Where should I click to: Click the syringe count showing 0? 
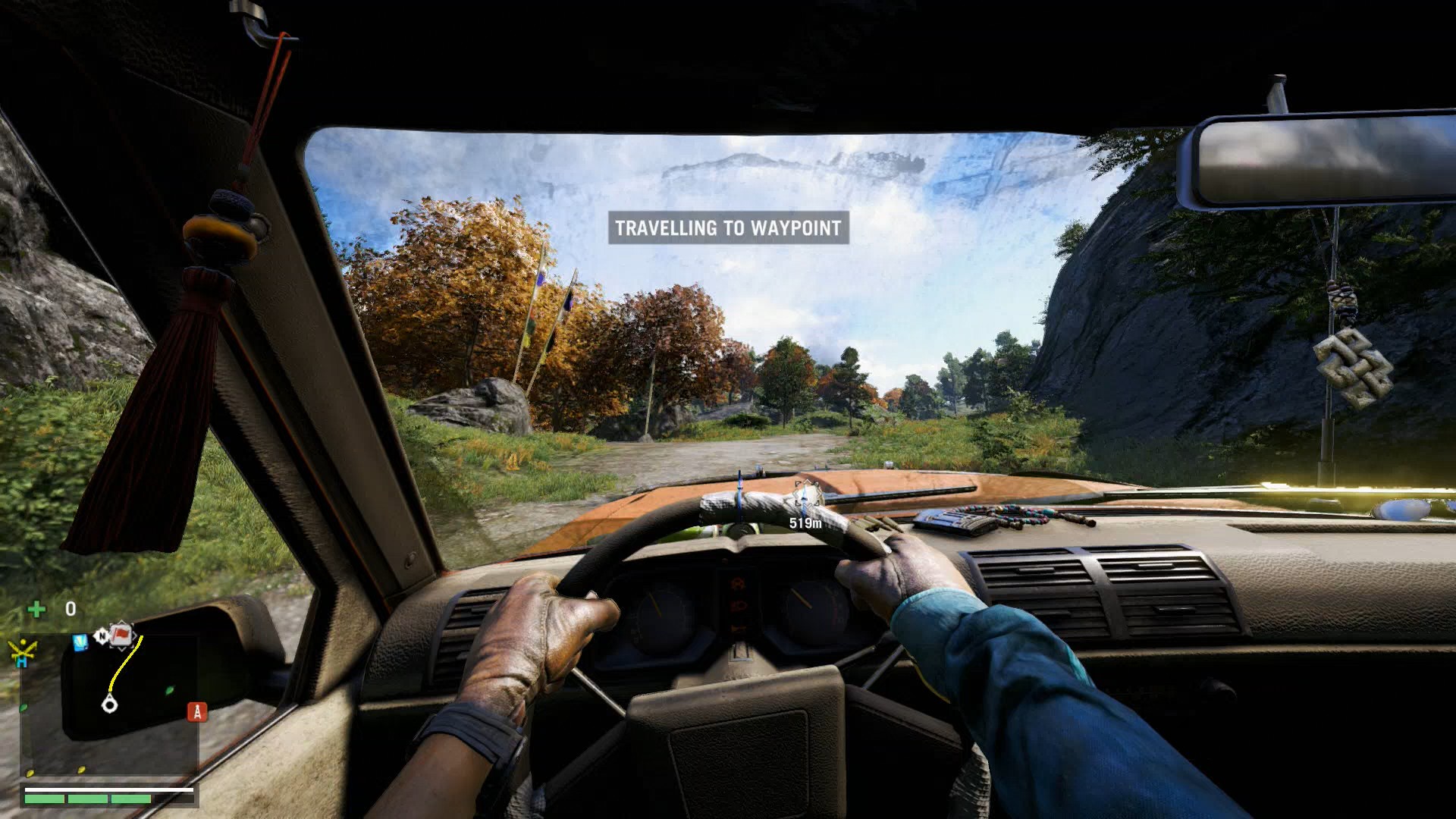coord(71,608)
